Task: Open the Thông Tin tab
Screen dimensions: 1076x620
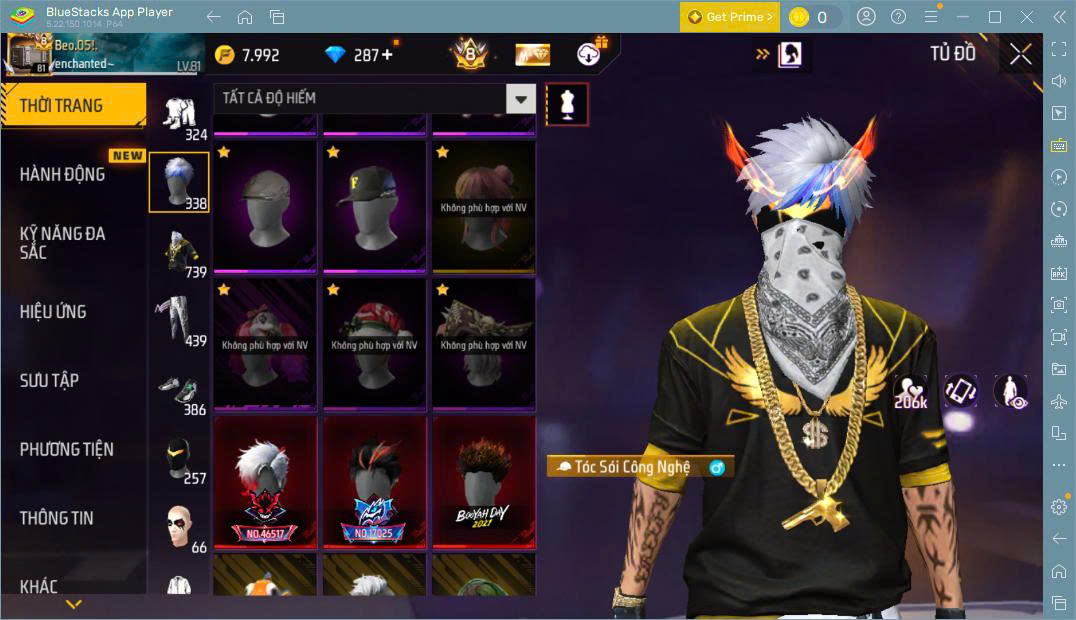Action: (x=57, y=518)
